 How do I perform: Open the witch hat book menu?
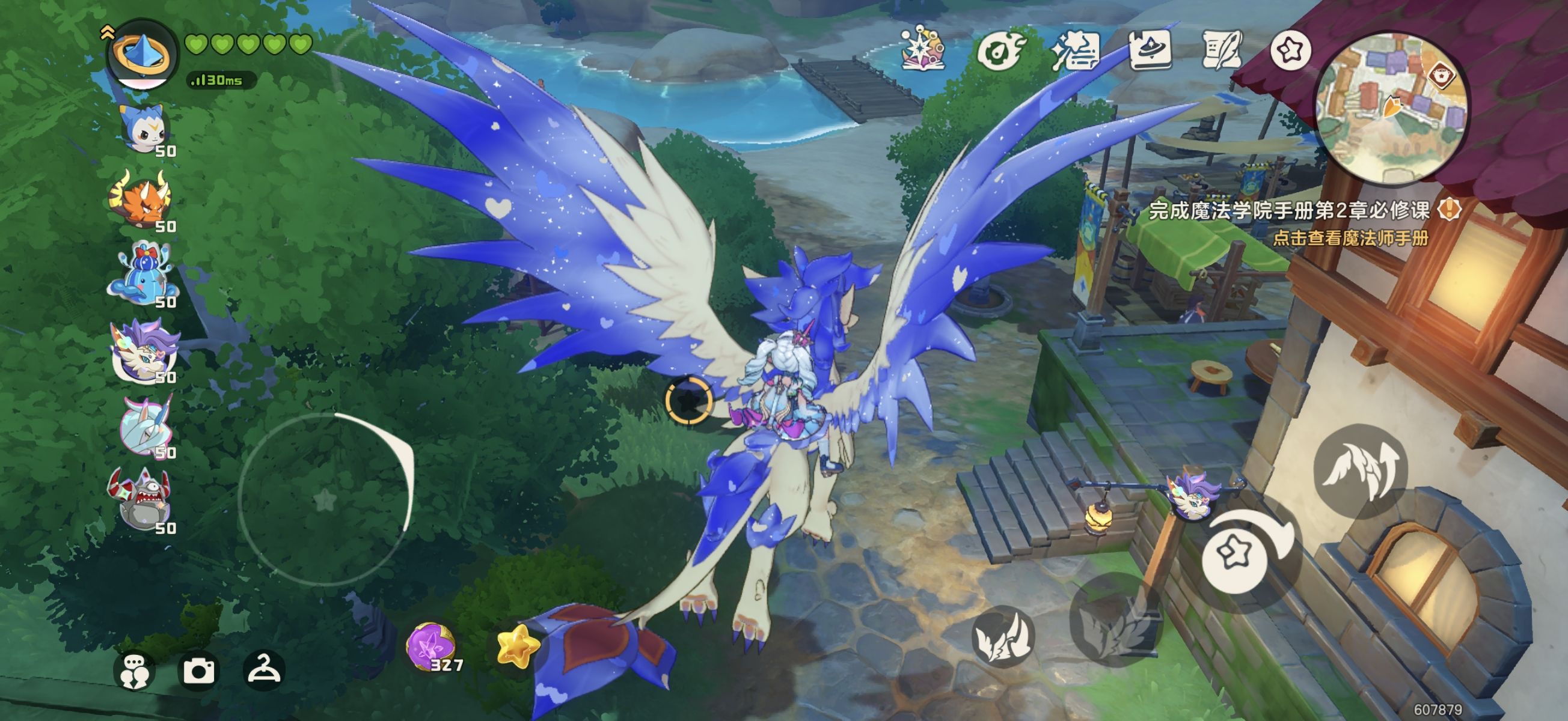tap(1150, 49)
